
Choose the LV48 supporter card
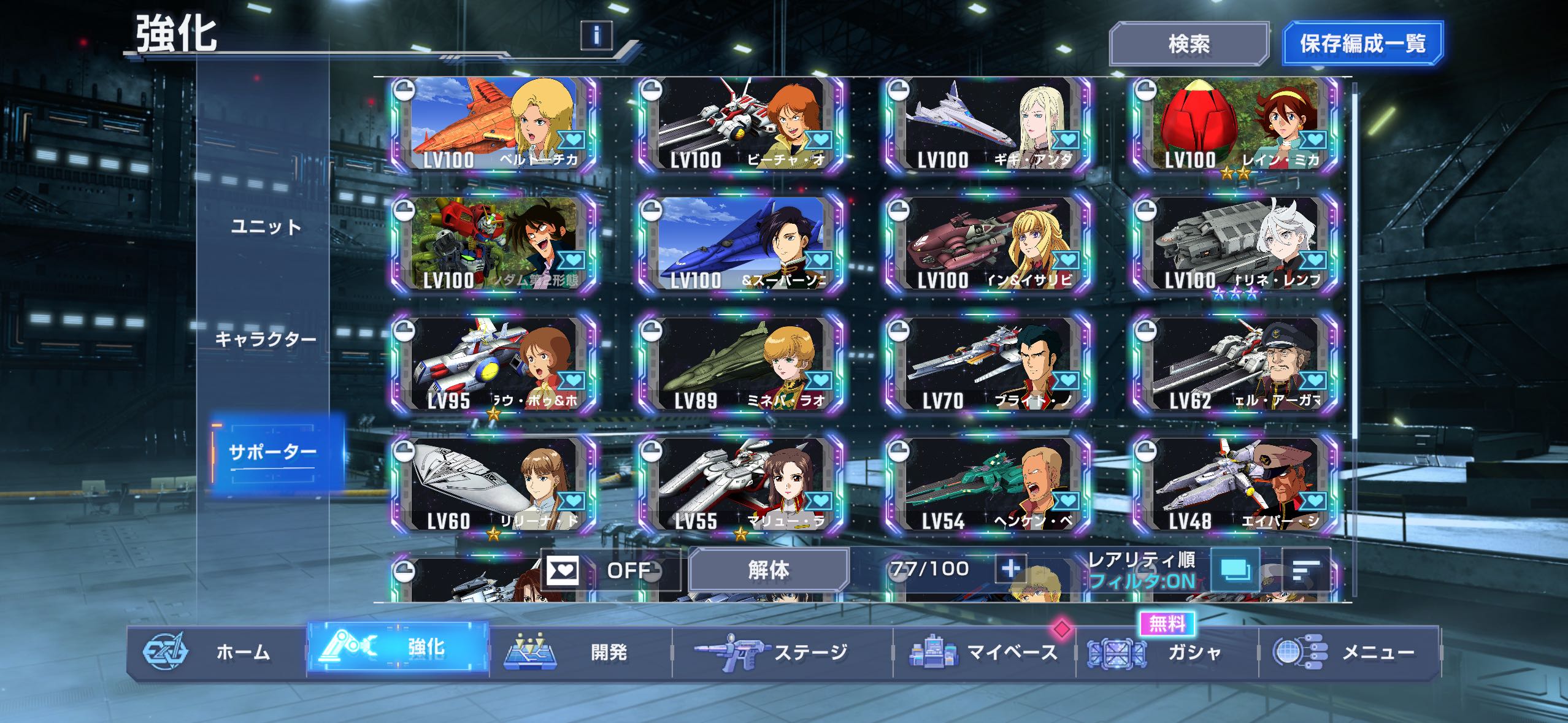1236,486
